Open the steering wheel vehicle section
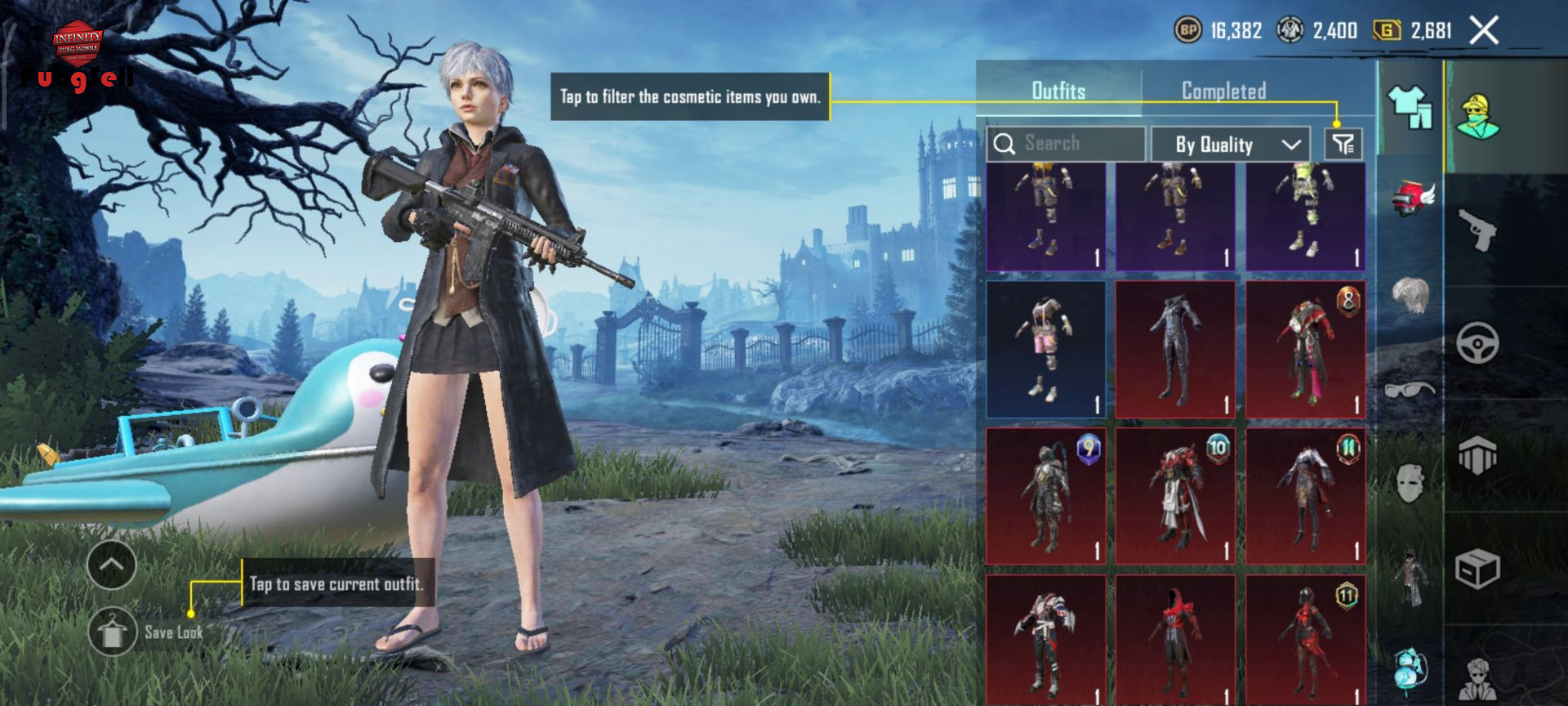This screenshot has width=1568, height=706. 1477,343
